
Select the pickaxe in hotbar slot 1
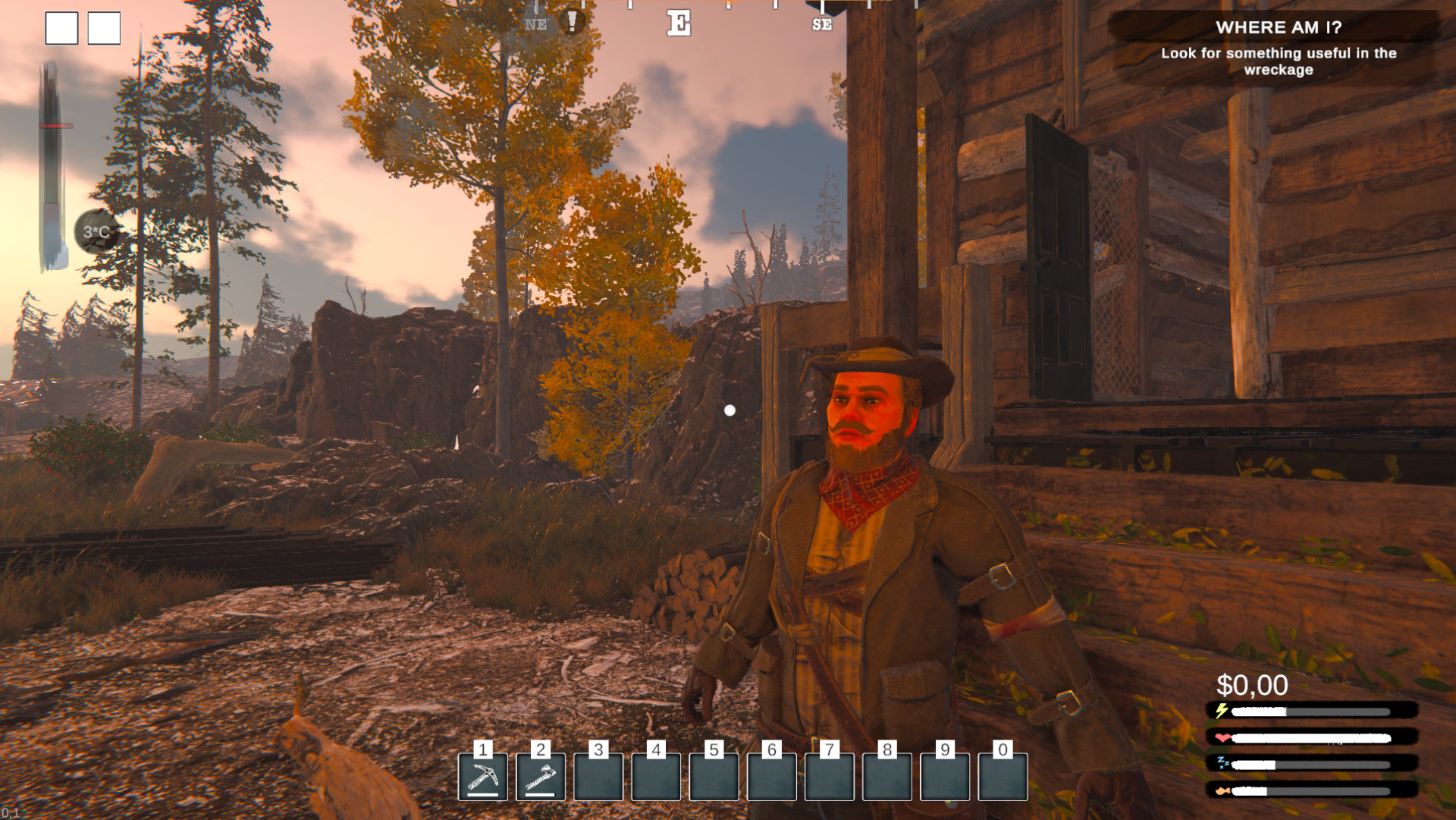[x=483, y=776]
